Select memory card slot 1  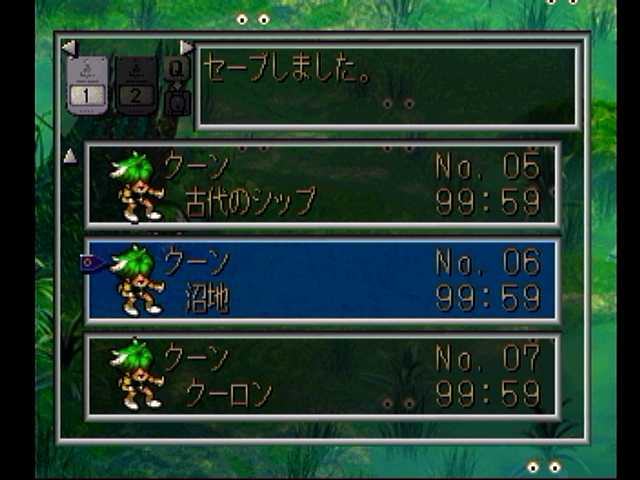(x=86, y=86)
